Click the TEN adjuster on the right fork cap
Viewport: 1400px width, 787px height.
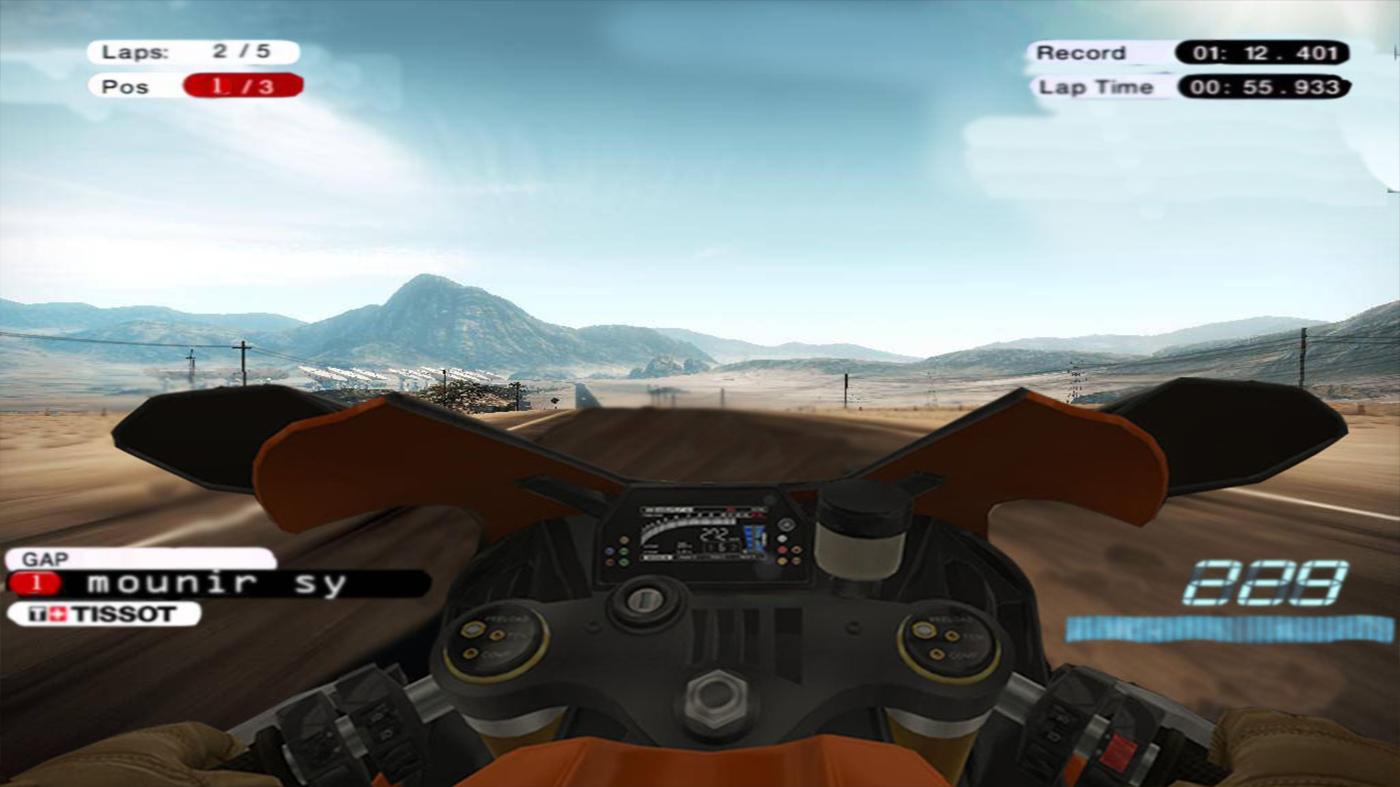tap(952, 635)
